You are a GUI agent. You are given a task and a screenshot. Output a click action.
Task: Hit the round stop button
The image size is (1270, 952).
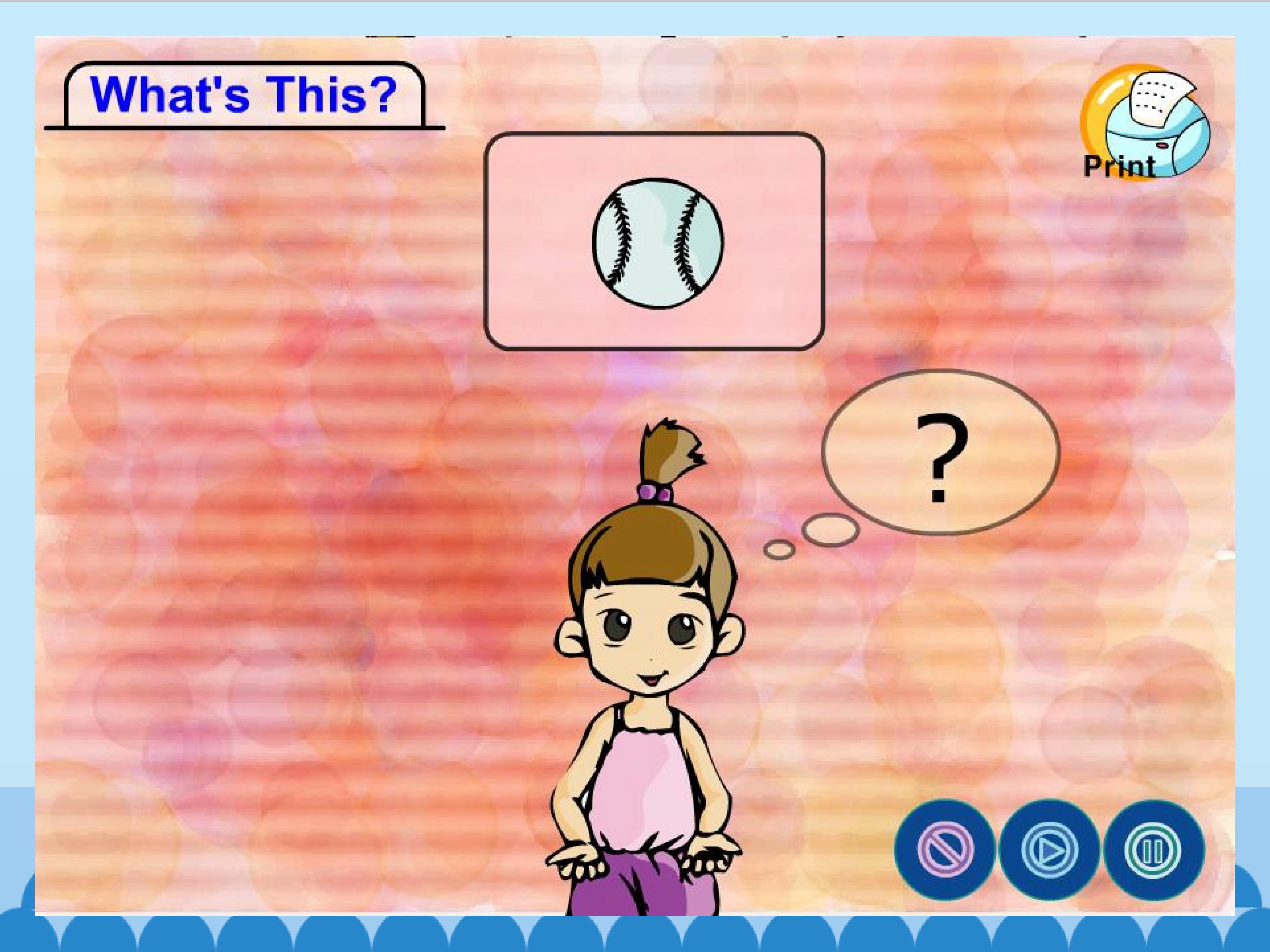[x=945, y=850]
